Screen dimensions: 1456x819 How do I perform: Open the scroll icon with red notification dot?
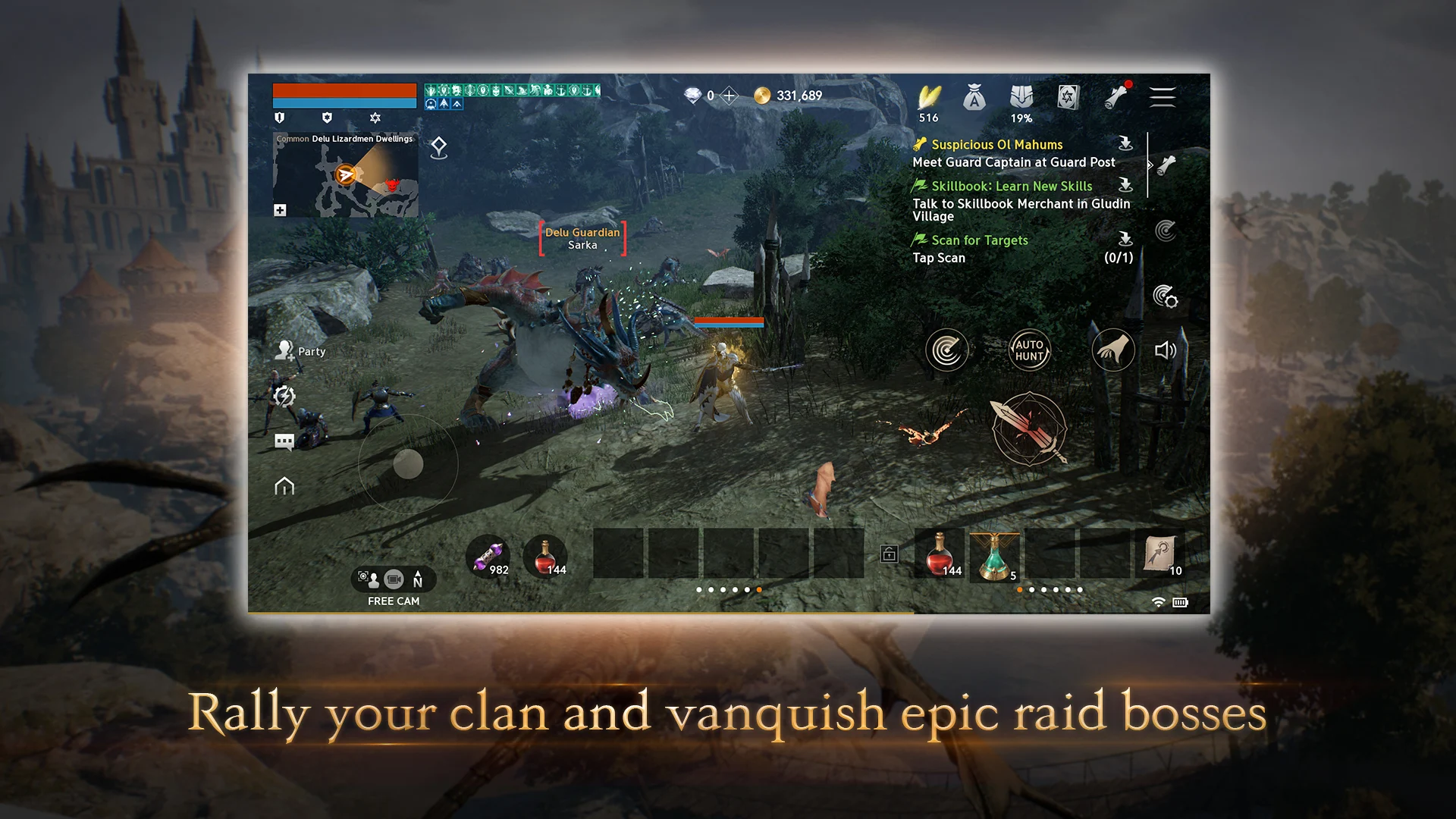pos(1116,97)
